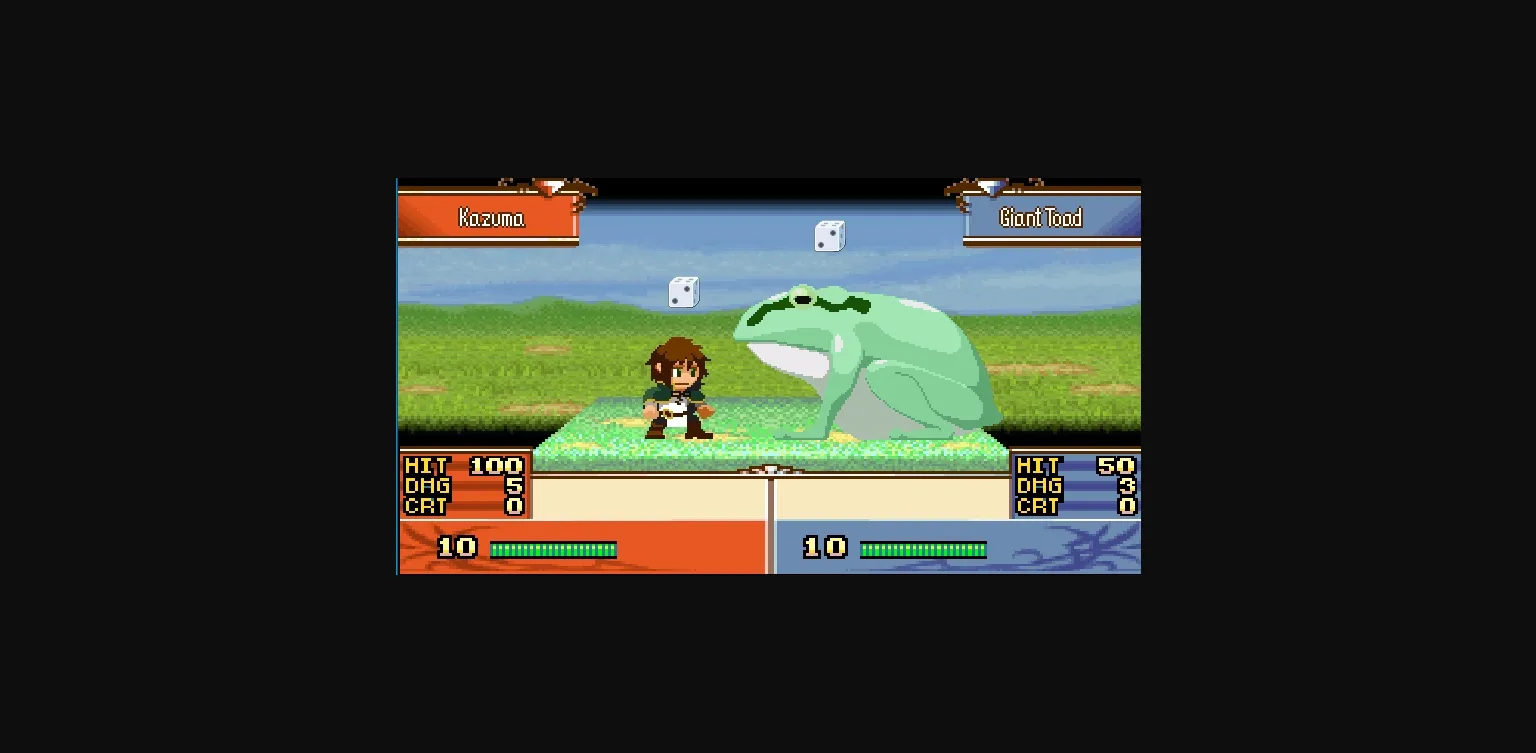Click the HIT stat label on the Toad's panel

click(x=1037, y=466)
